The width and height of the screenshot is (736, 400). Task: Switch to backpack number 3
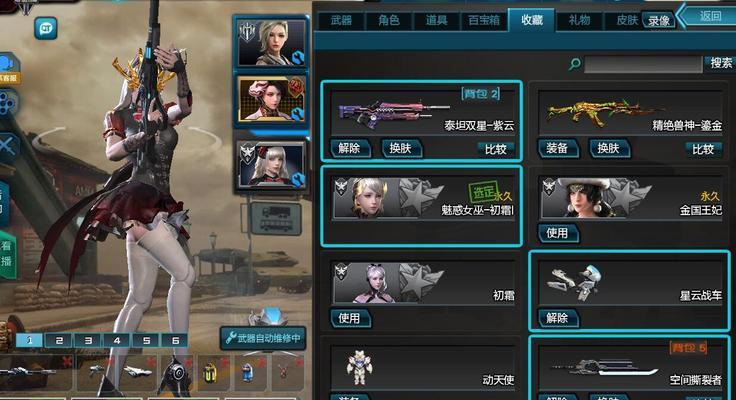[x=88, y=340]
